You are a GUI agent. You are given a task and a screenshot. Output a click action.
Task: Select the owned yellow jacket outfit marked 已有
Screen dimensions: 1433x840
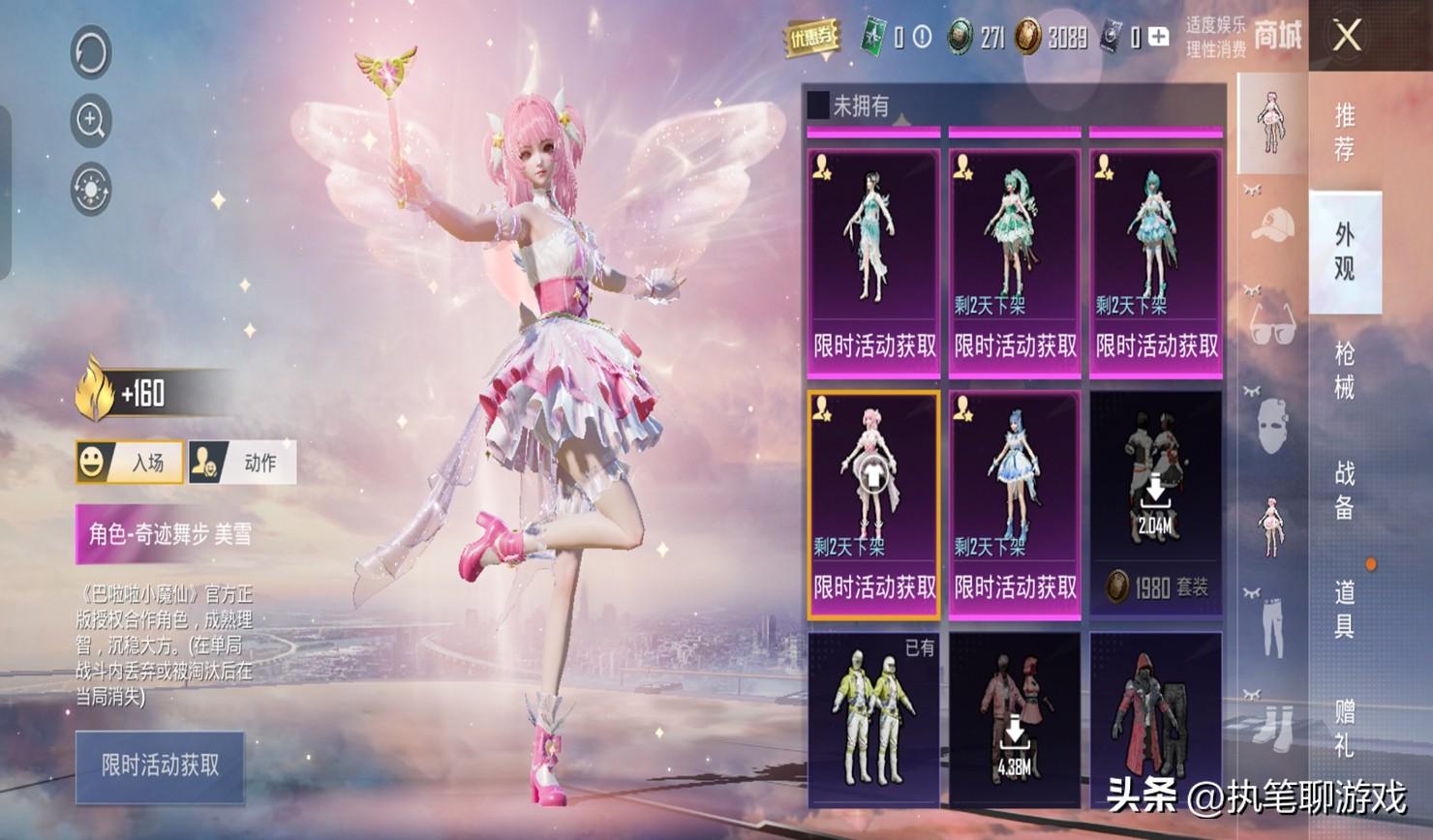click(873, 719)
